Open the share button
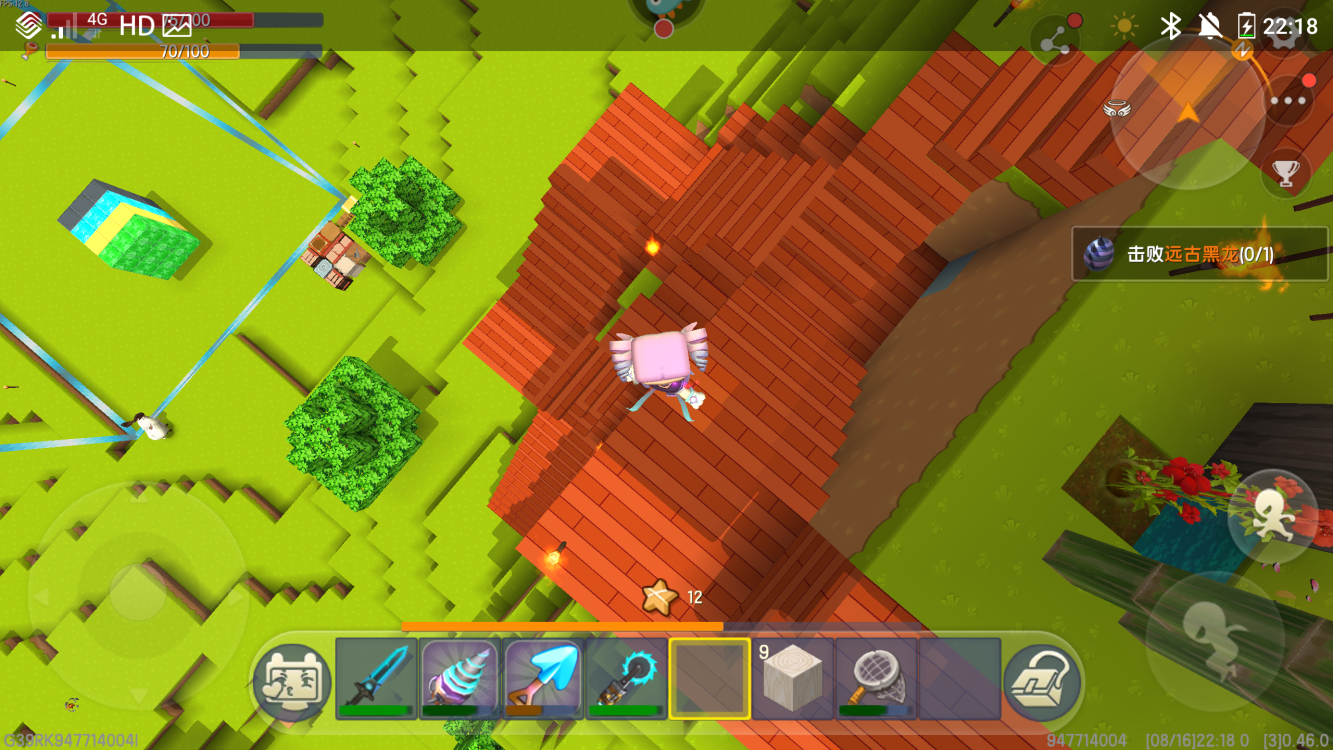The height and width of the screenshot is (750, 1333). (1055, 44)
